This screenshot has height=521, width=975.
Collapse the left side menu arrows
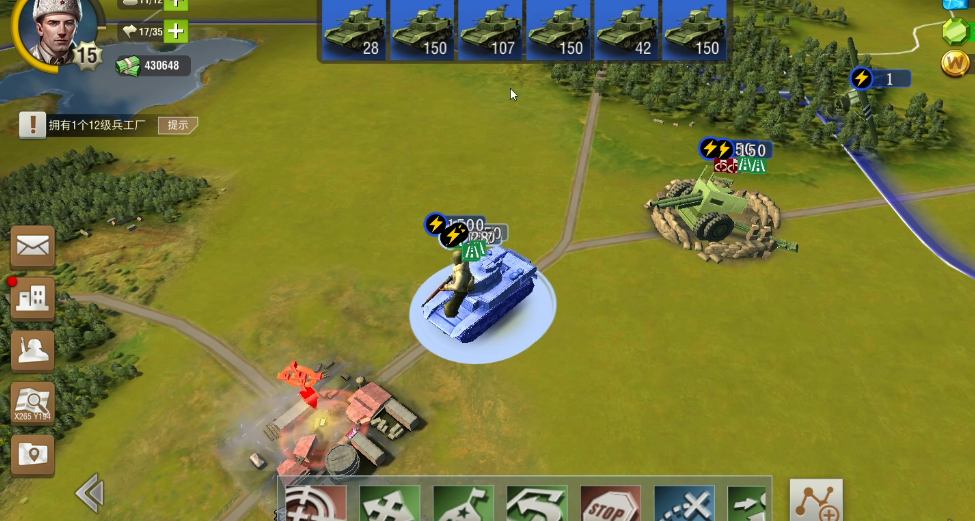pos(90,492)
